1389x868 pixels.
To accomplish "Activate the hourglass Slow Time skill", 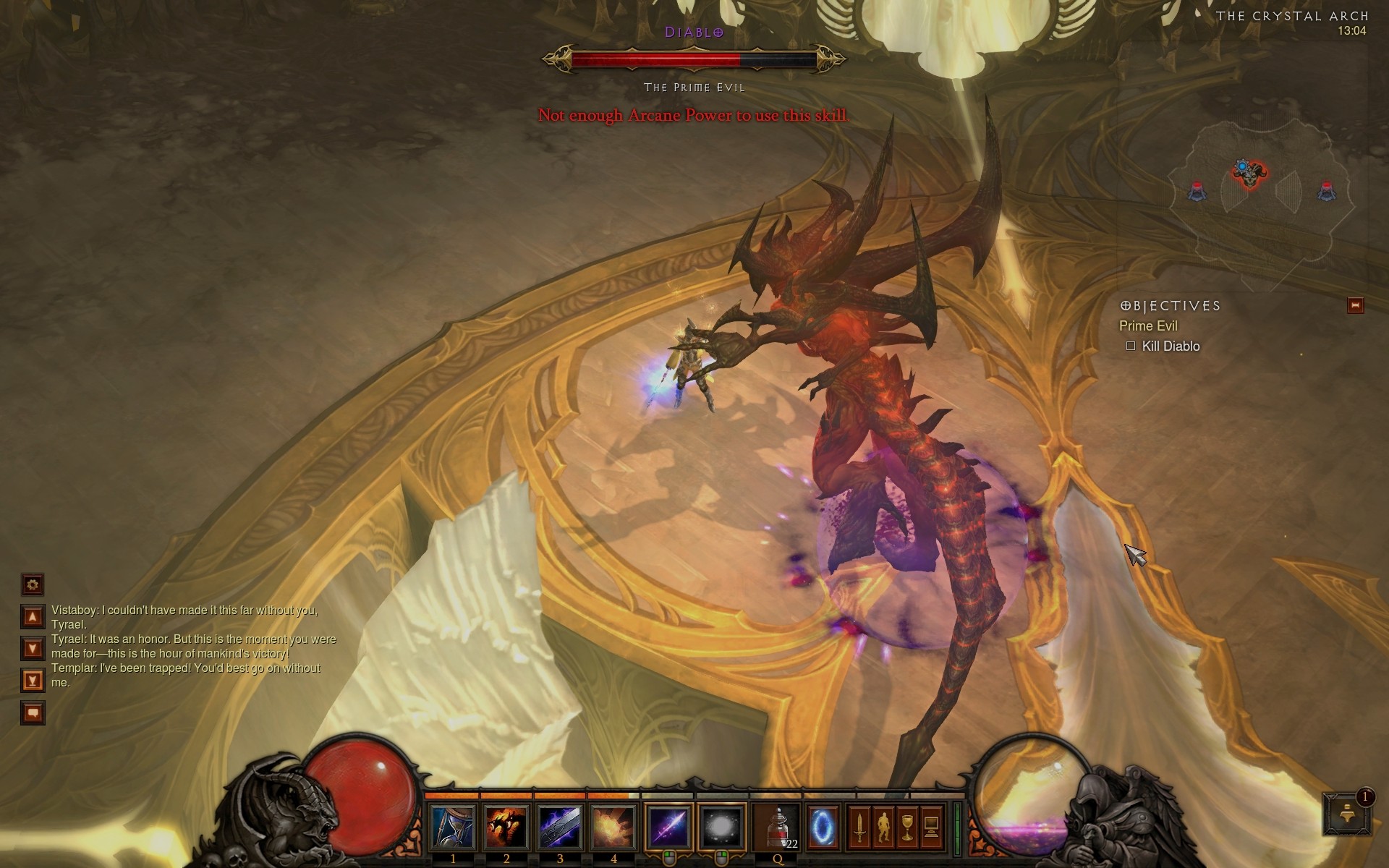I will tap(453, 827).
